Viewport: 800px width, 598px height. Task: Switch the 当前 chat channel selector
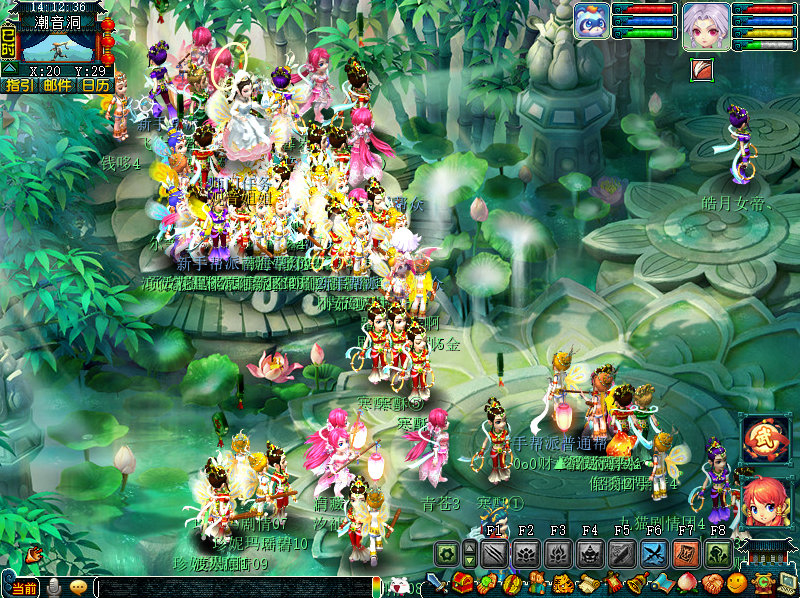pyautogui.click(x=24, y=588)
